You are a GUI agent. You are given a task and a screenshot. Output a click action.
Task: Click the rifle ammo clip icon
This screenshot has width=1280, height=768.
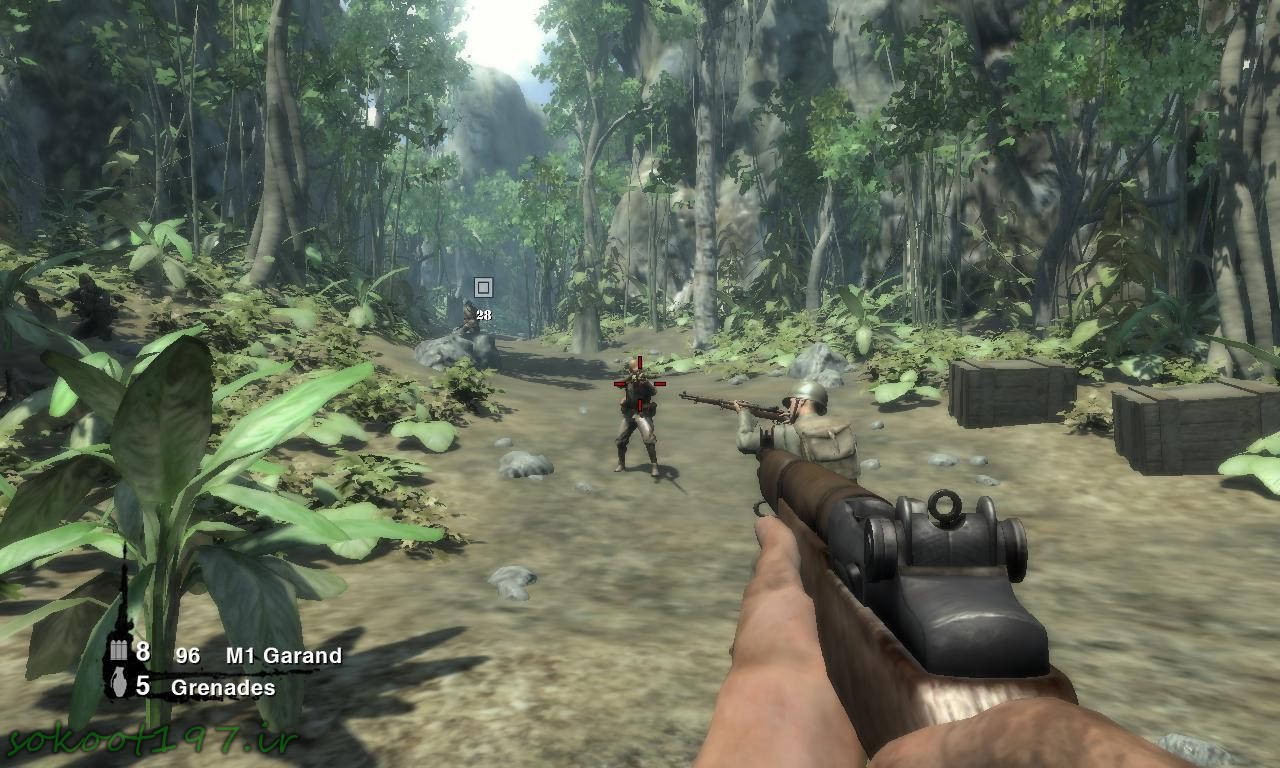click(119, 652)
